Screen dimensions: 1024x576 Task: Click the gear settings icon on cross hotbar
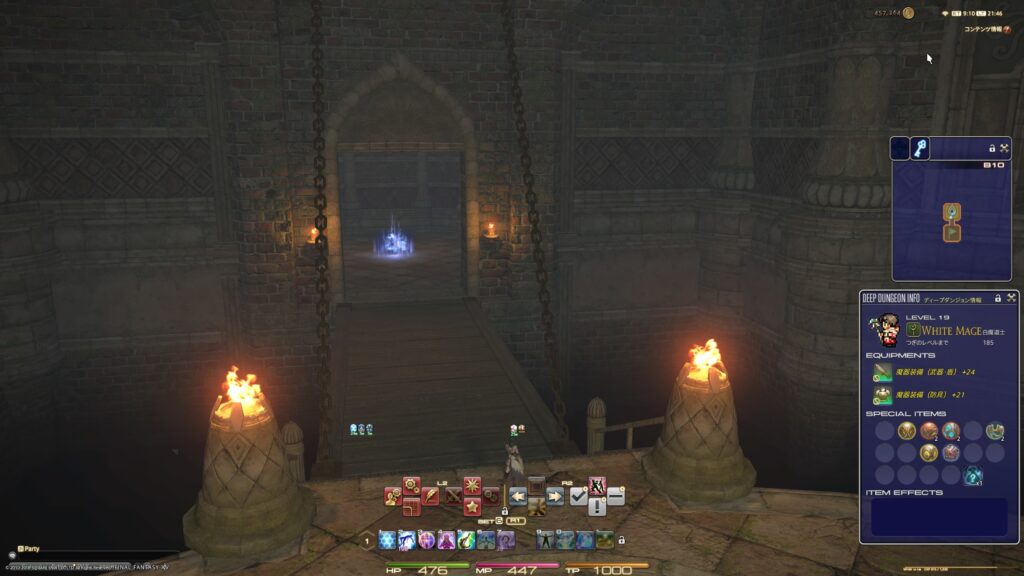[x=411, y=485]
